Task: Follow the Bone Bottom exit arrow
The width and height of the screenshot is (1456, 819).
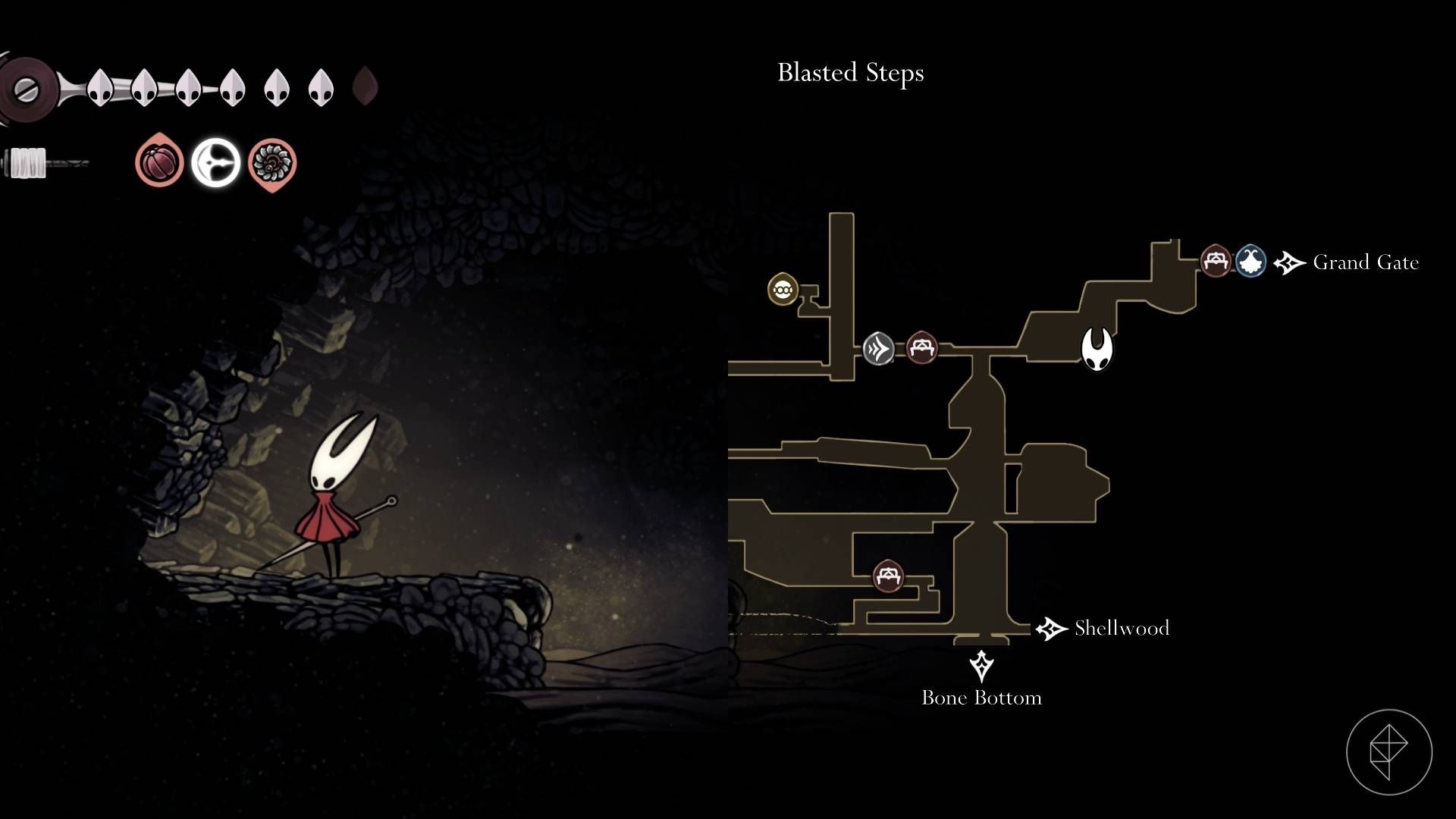Action: click(982, 666)
